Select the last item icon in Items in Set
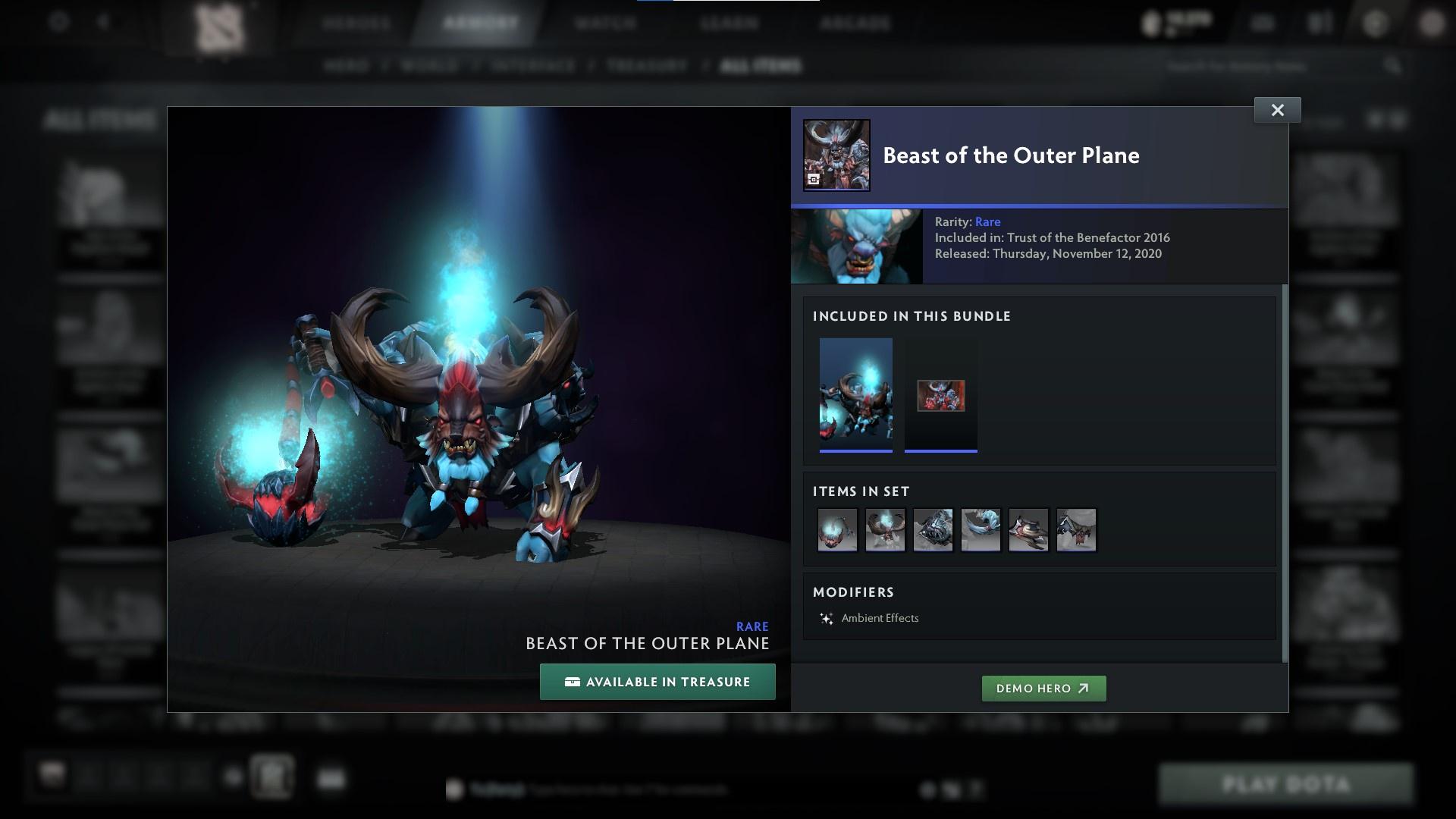The height and width of the screenshot is (819, 1456). (1076, 530)
